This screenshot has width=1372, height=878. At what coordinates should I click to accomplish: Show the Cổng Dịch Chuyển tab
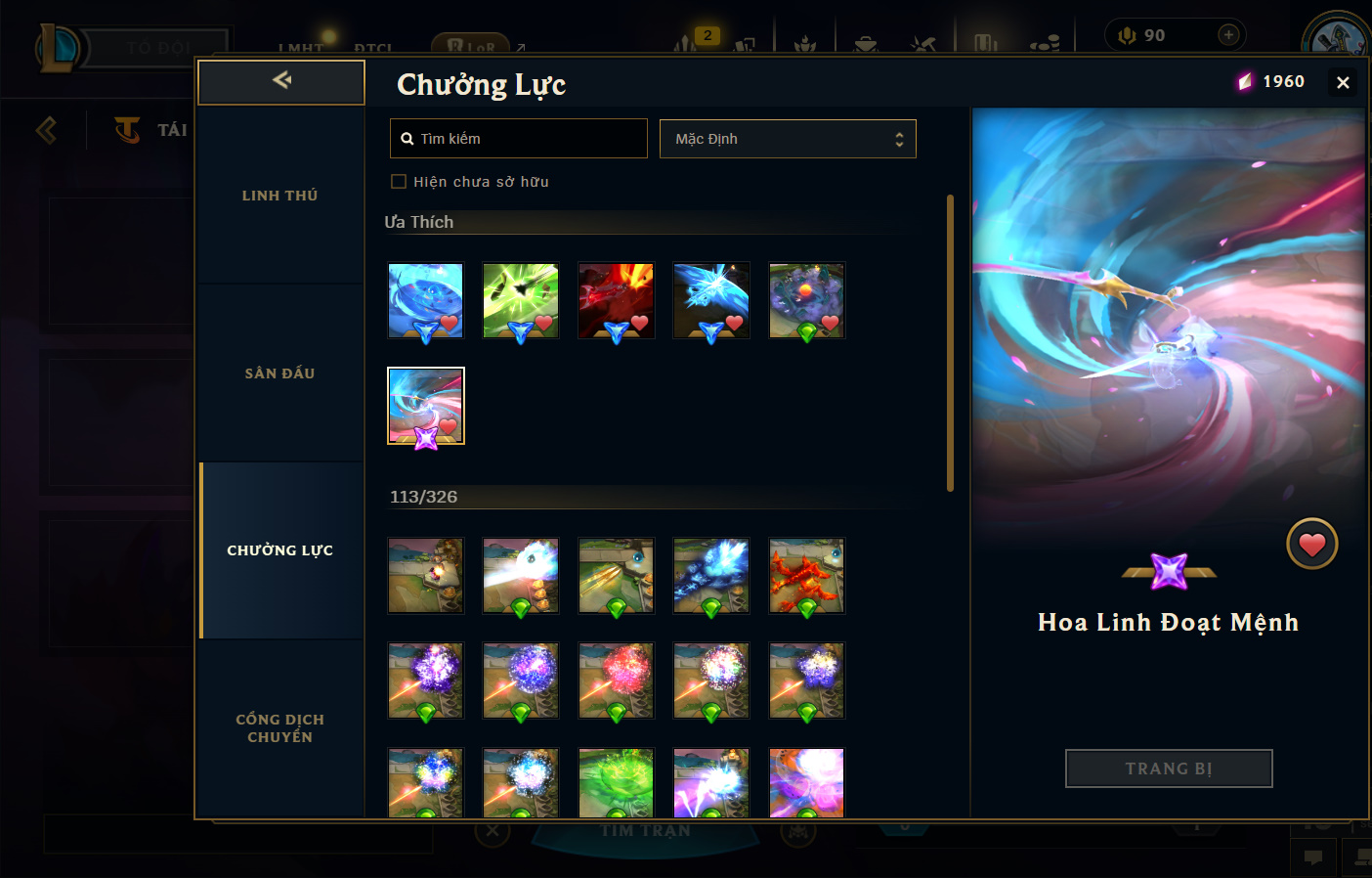pyautogui.click(x=280, y=728)
